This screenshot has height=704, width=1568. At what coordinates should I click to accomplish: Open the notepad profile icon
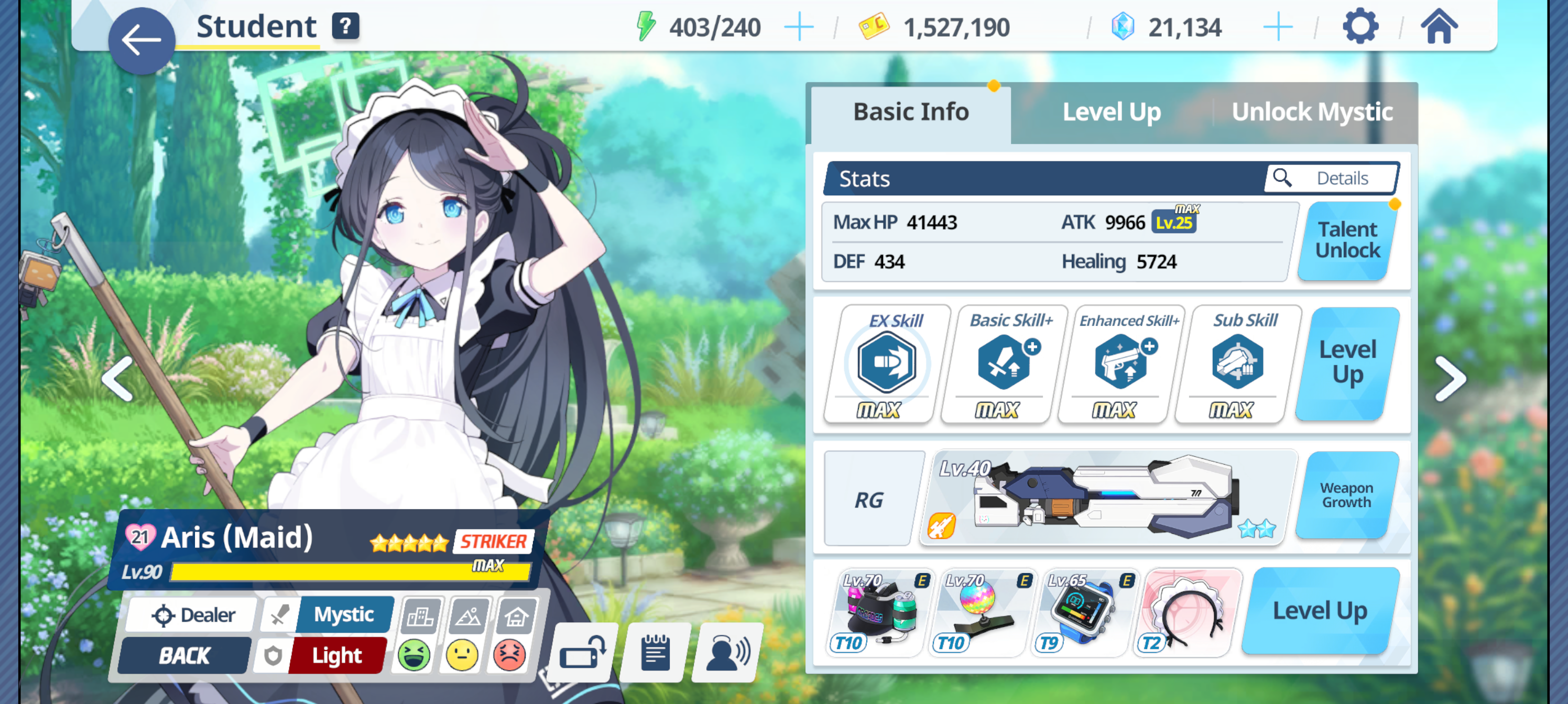655,652
